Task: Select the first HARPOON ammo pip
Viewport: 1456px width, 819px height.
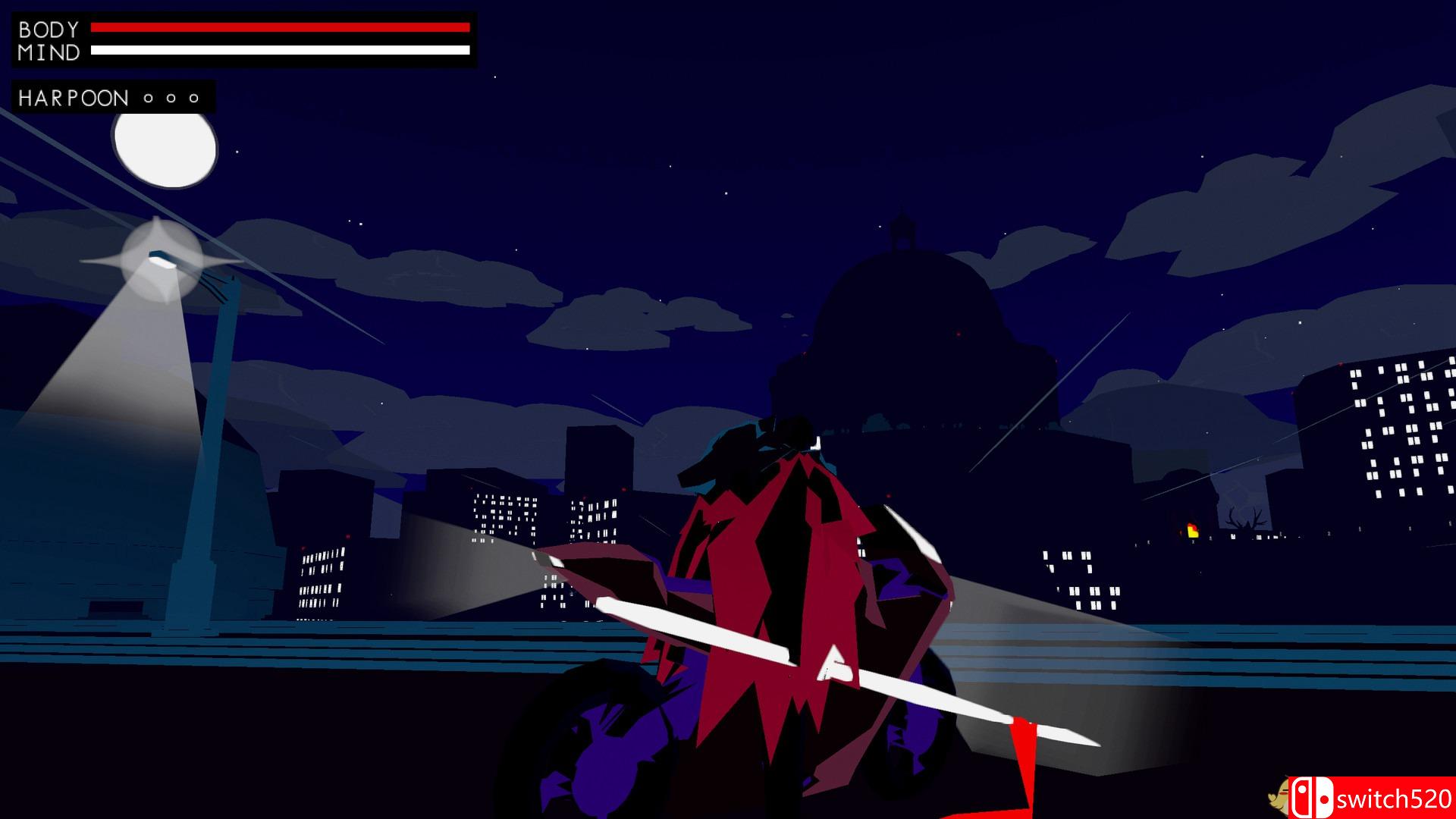Action: tap(149, 97)
